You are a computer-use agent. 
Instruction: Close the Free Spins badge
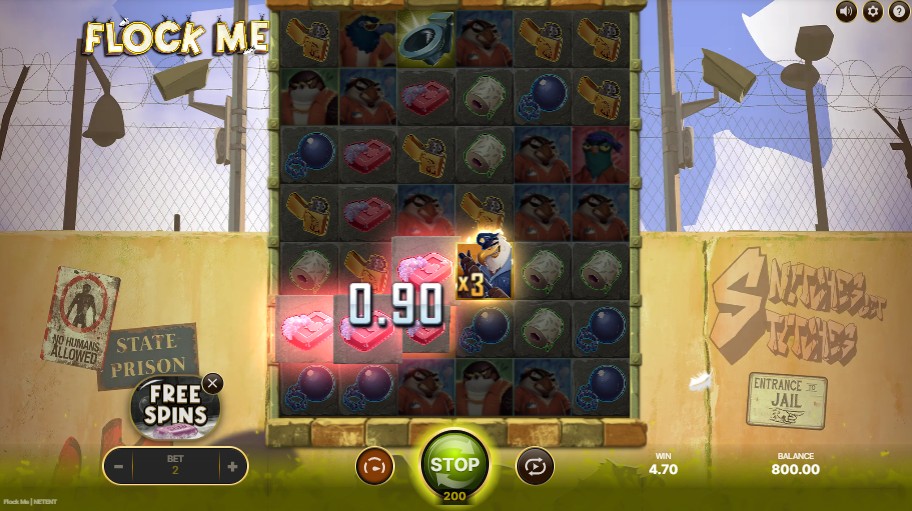pos(212,382)
